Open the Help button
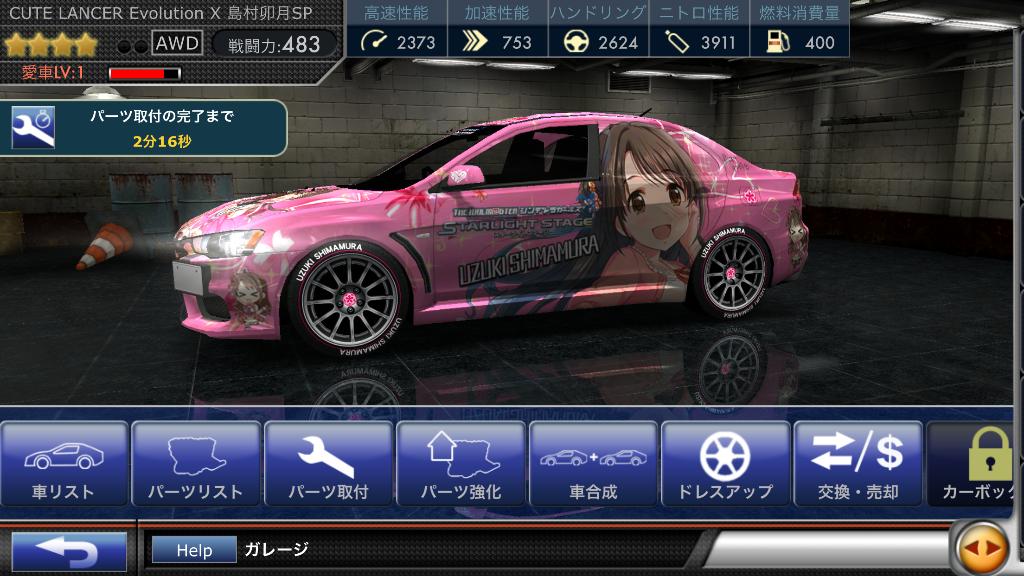 194,550
